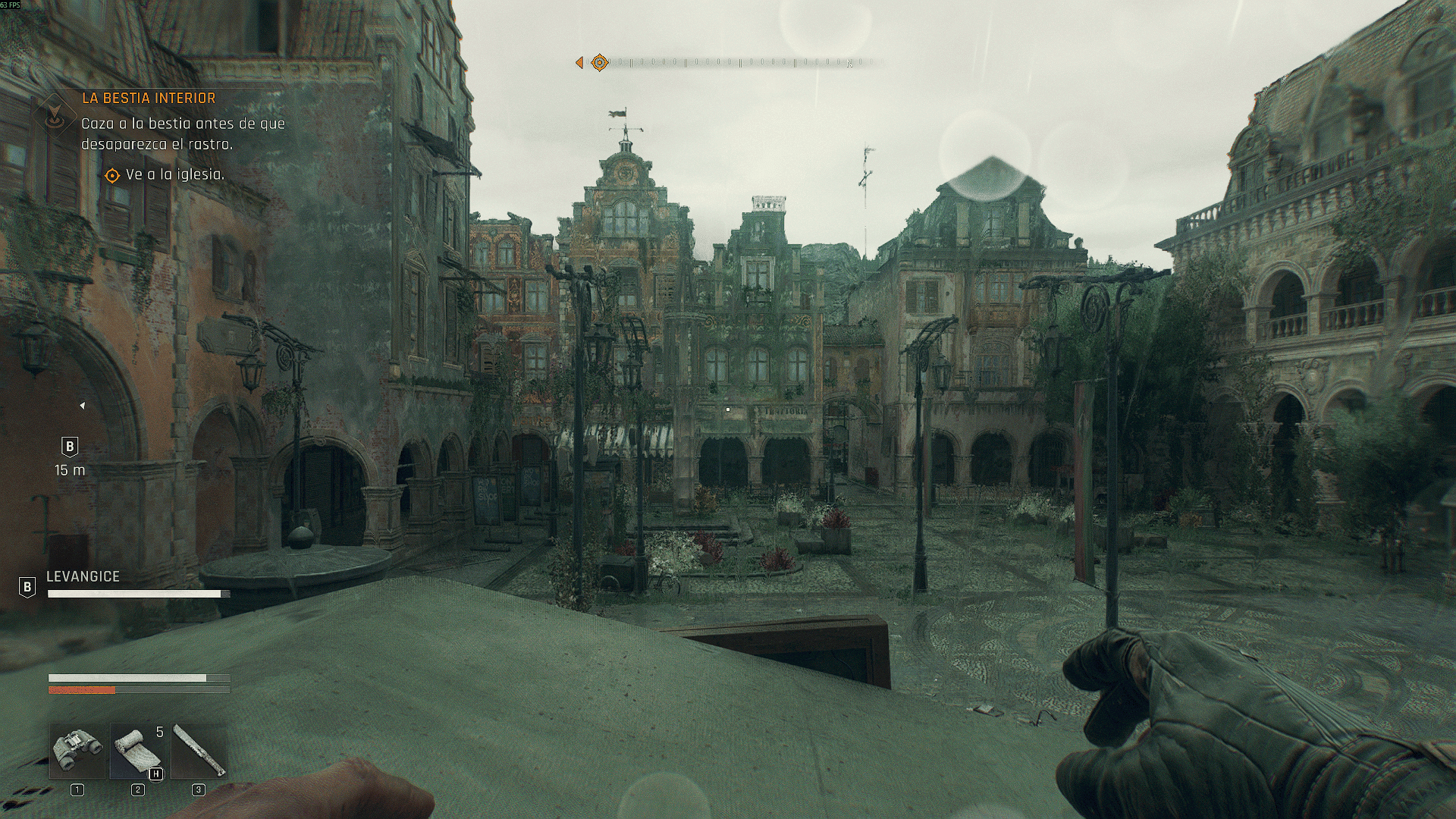The height and width of the screenshot is (819, 1456).
Task: Click the orange objective marker on compass
Action: point(599,62)
